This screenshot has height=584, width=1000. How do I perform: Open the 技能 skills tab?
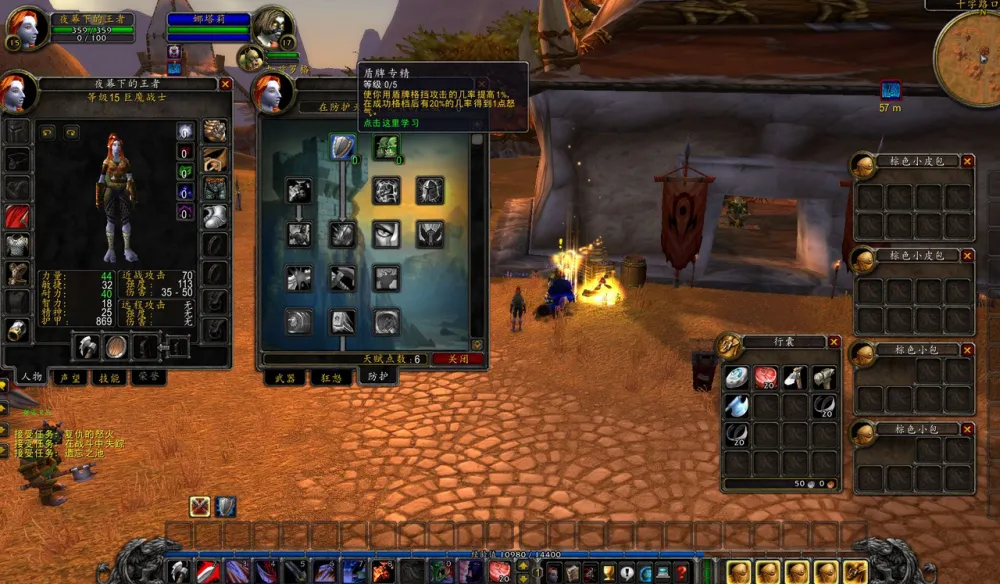[x=110, y=378]
